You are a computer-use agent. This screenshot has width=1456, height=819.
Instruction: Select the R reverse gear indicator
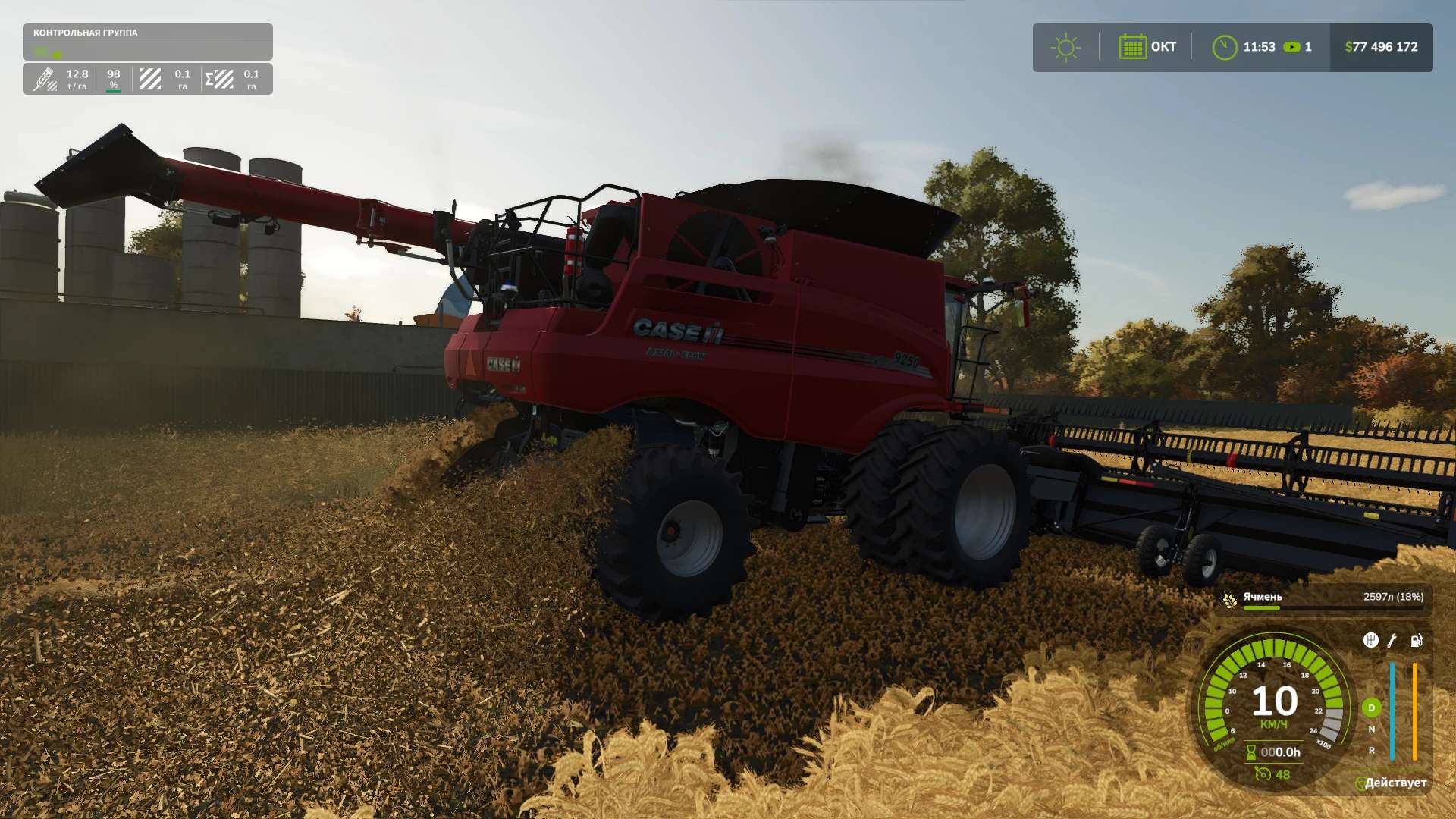point(1371,750)
